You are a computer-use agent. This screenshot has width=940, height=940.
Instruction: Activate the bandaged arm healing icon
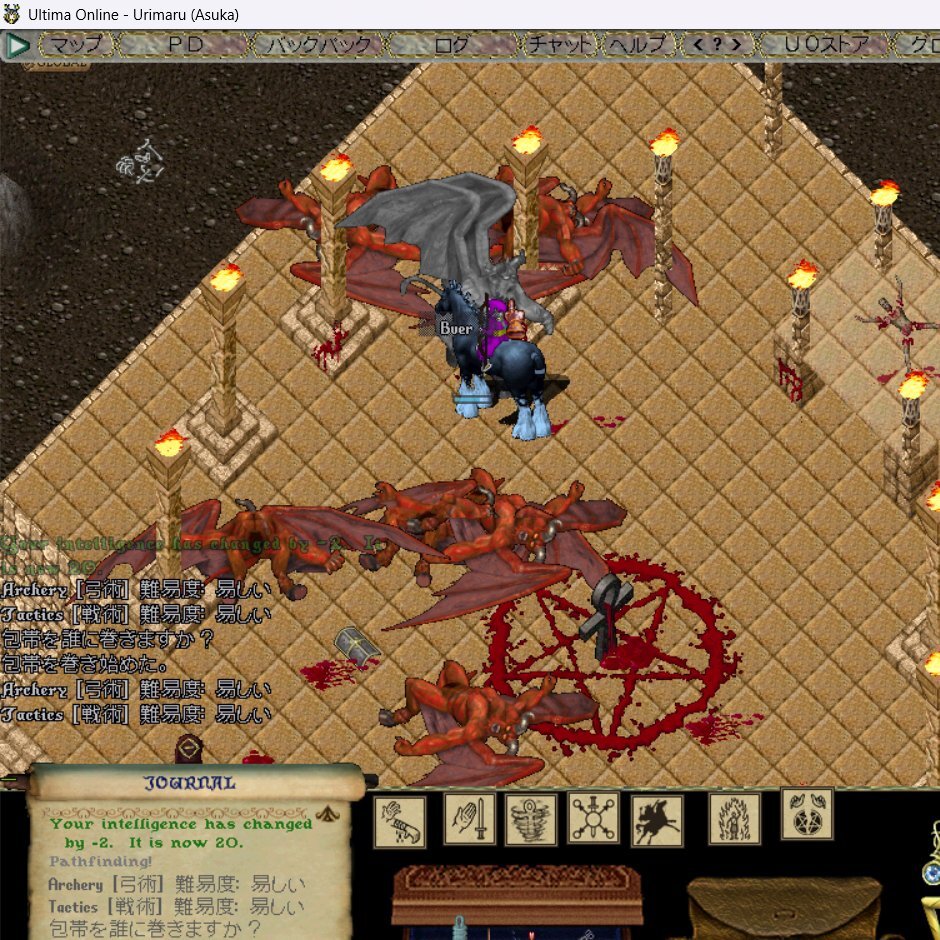tap(400, 821)
